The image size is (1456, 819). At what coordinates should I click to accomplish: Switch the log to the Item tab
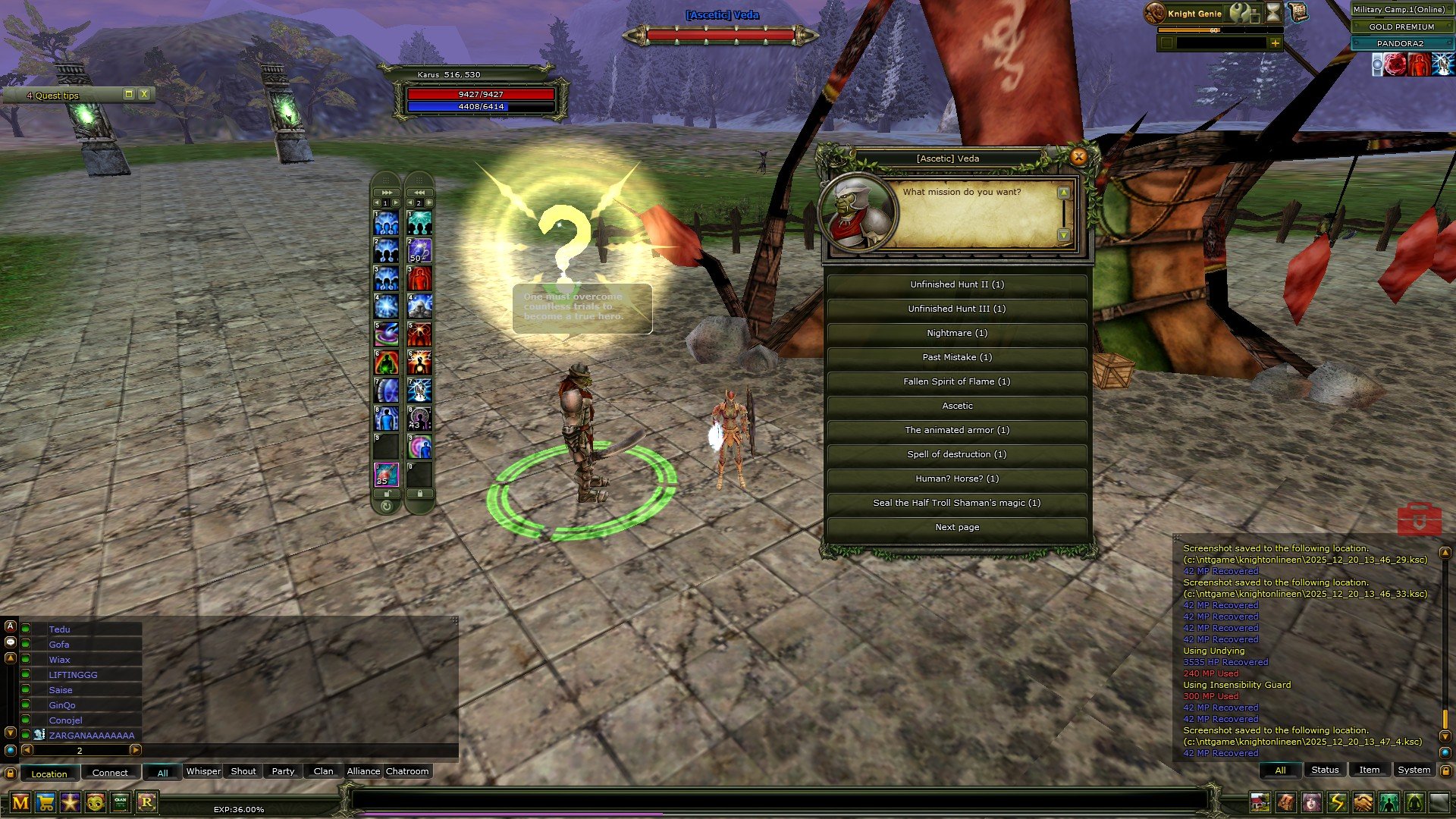pos(1369,770)
